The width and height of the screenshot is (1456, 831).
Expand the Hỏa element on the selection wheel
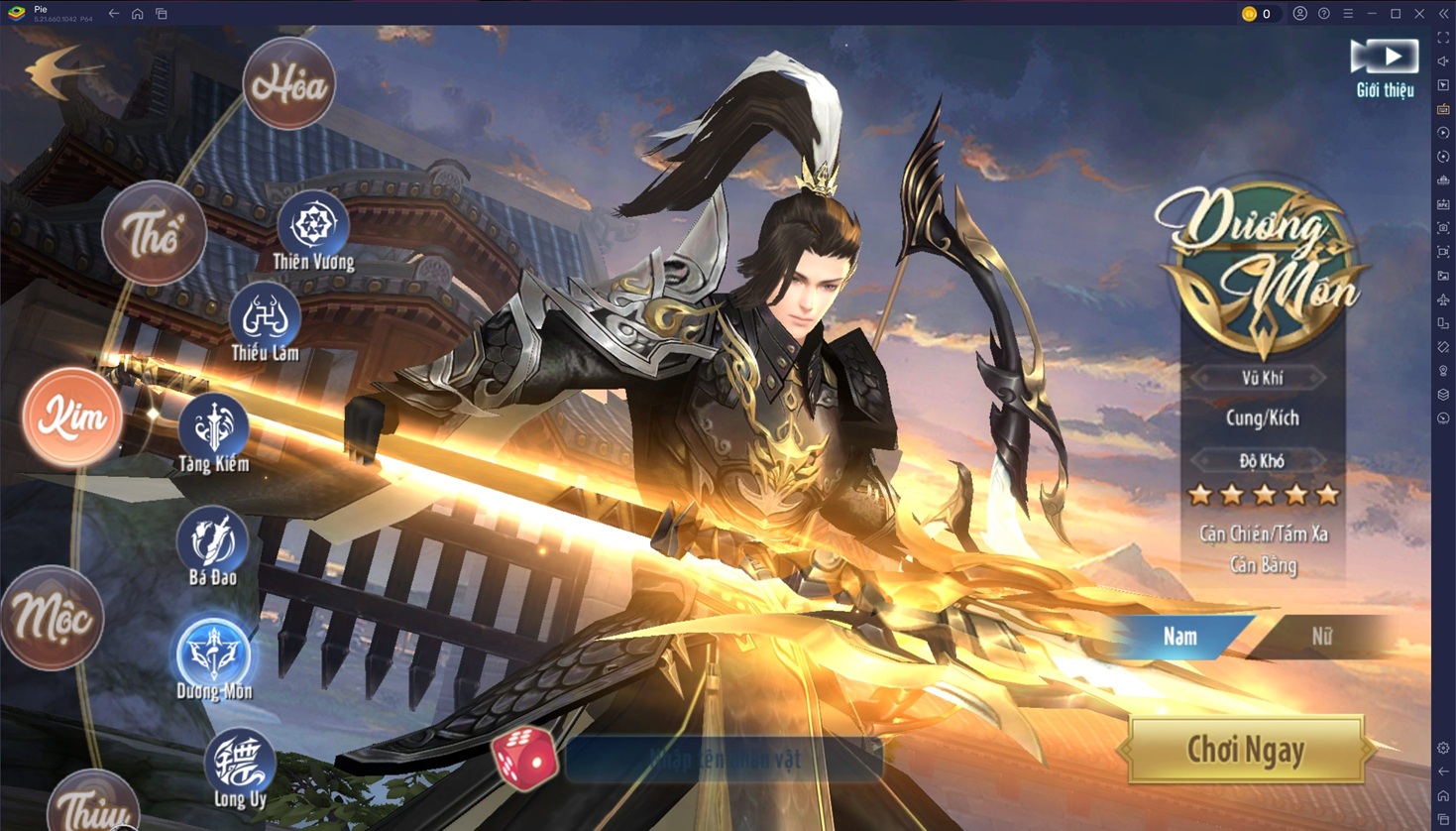(287, 83)
